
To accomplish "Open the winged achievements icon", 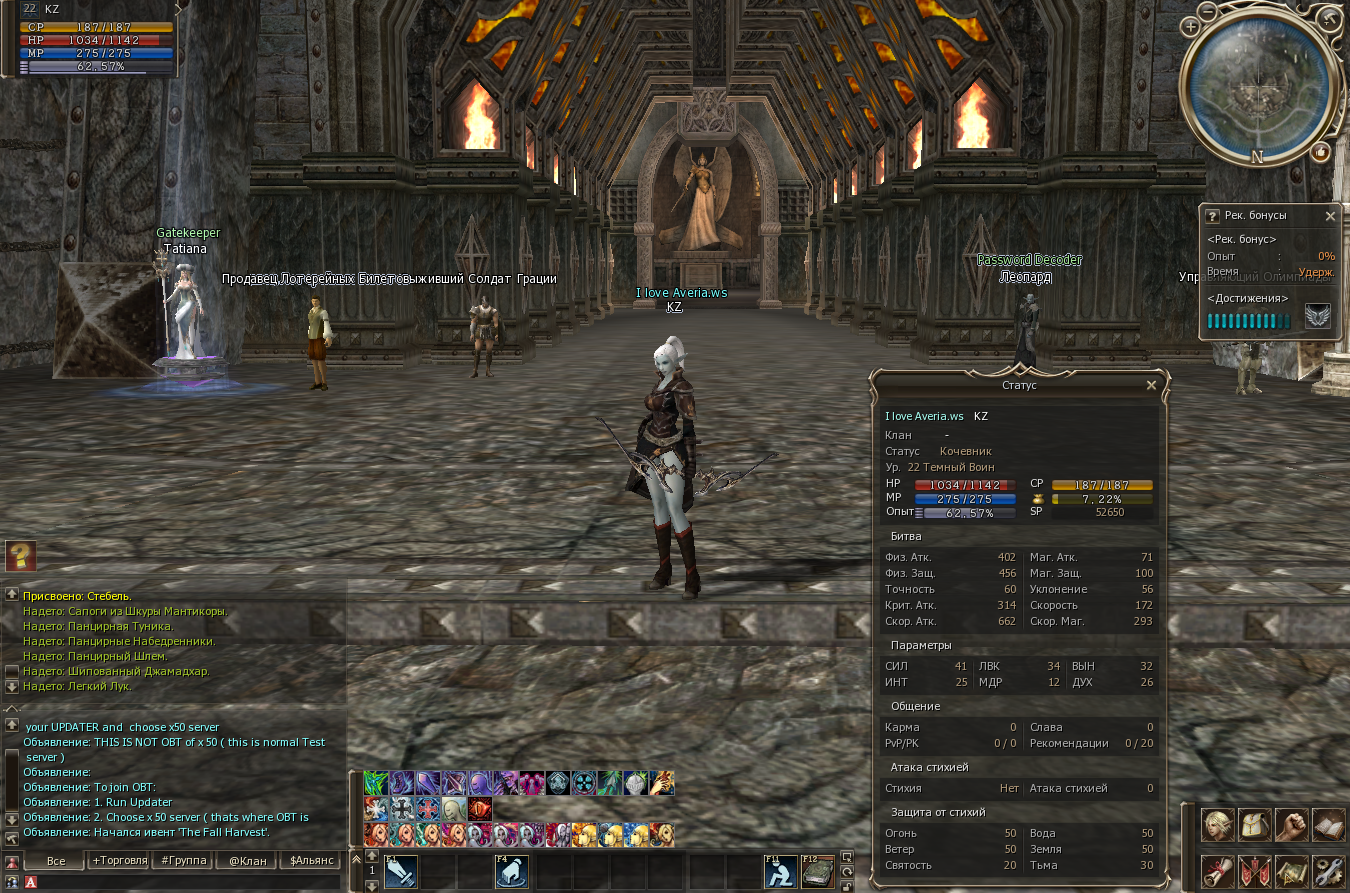I will [1317, 317].
